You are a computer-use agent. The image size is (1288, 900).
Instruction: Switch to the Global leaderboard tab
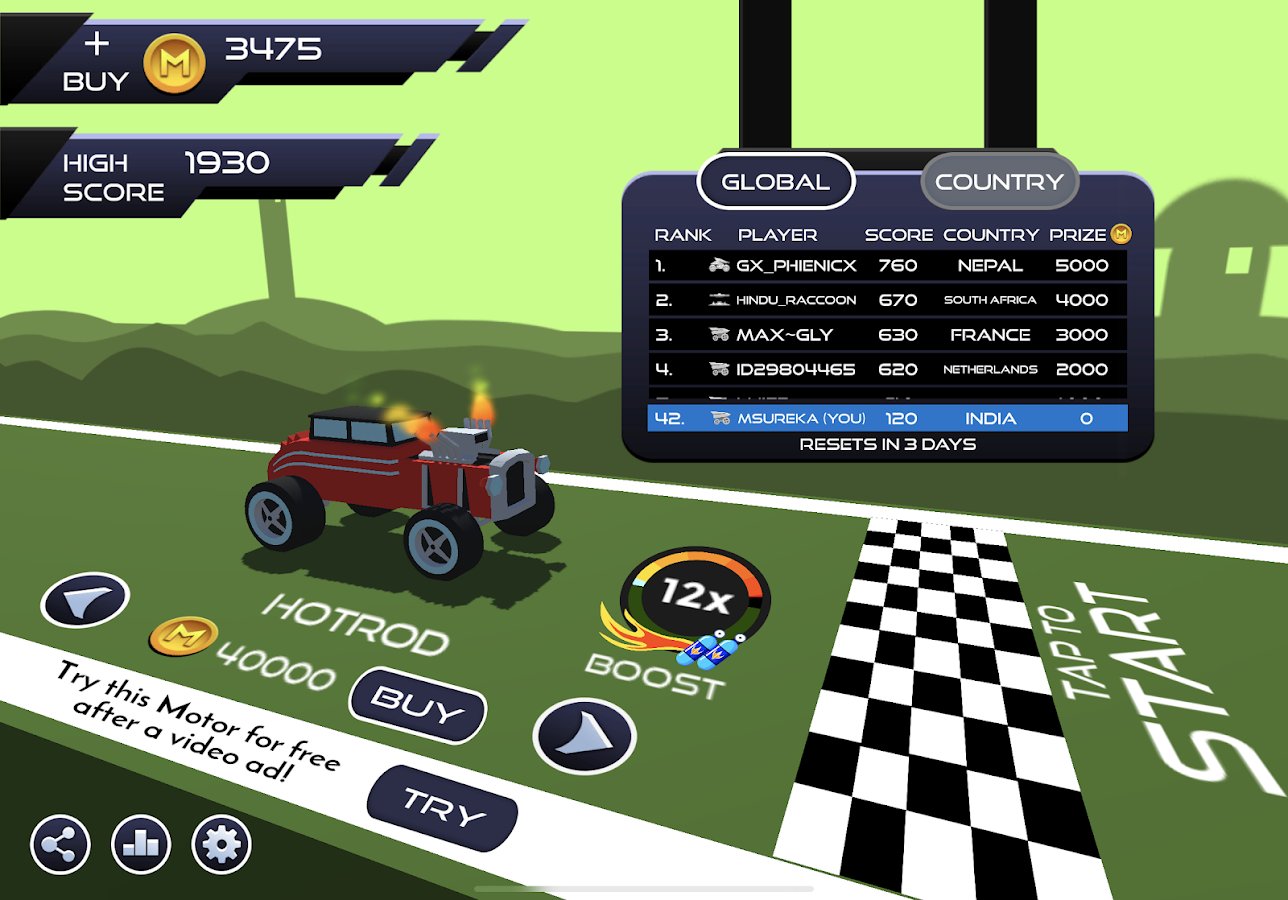(x=776, y=182)
